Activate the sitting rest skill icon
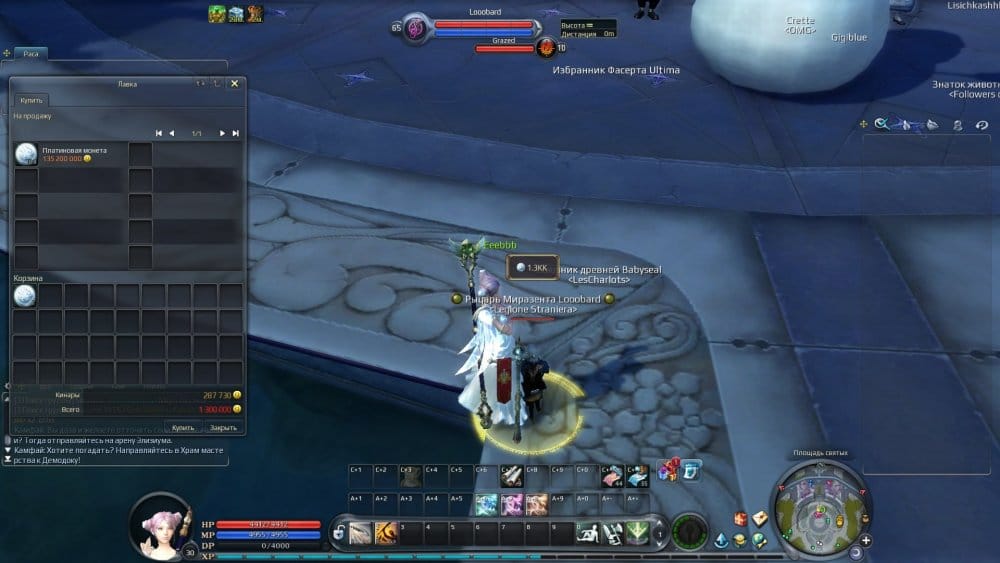The height and width of the screenshot is (563, 1000). click(x=588, y=533)
